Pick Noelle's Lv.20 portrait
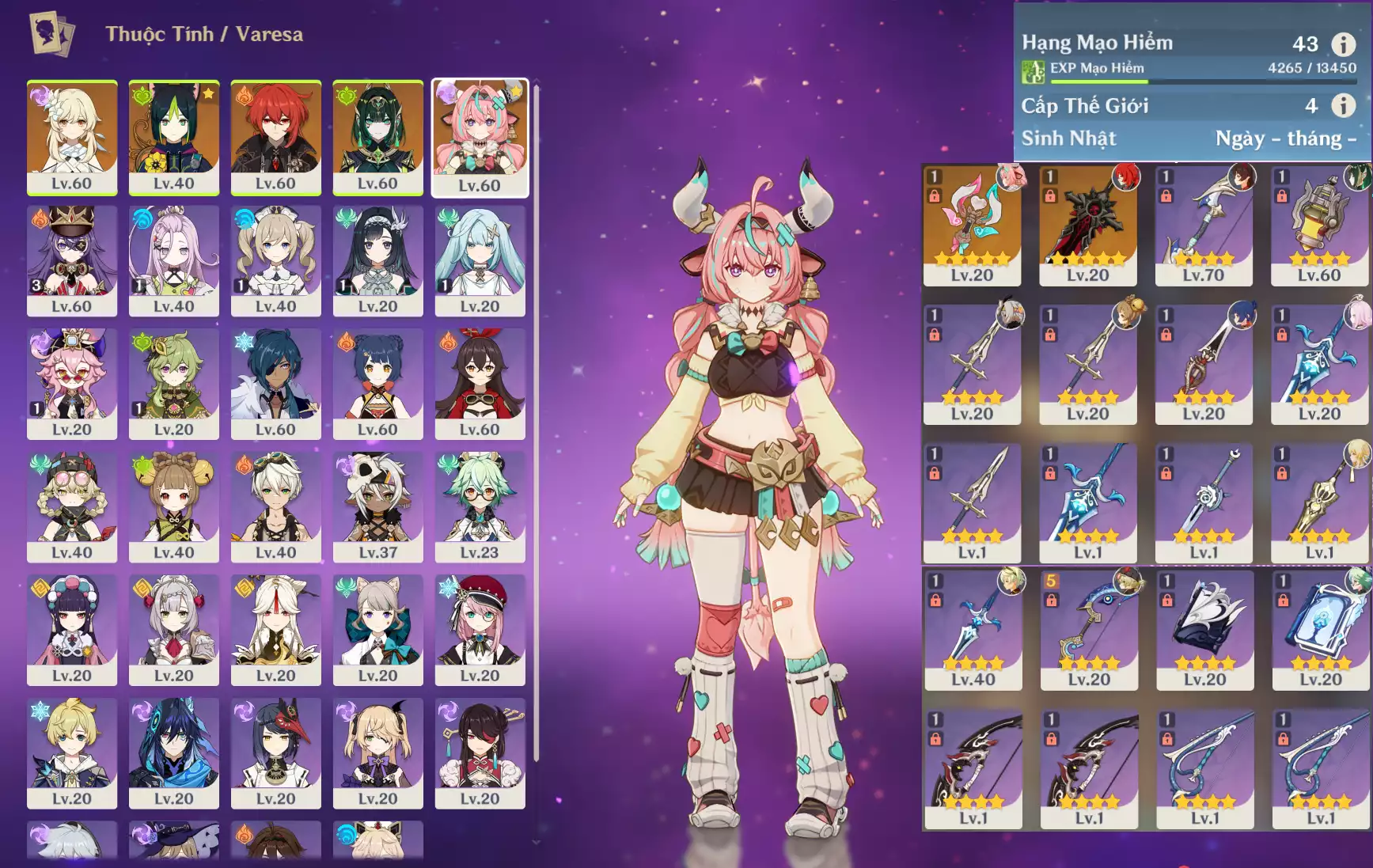1373x868 pixels. (x=174, y=630)
